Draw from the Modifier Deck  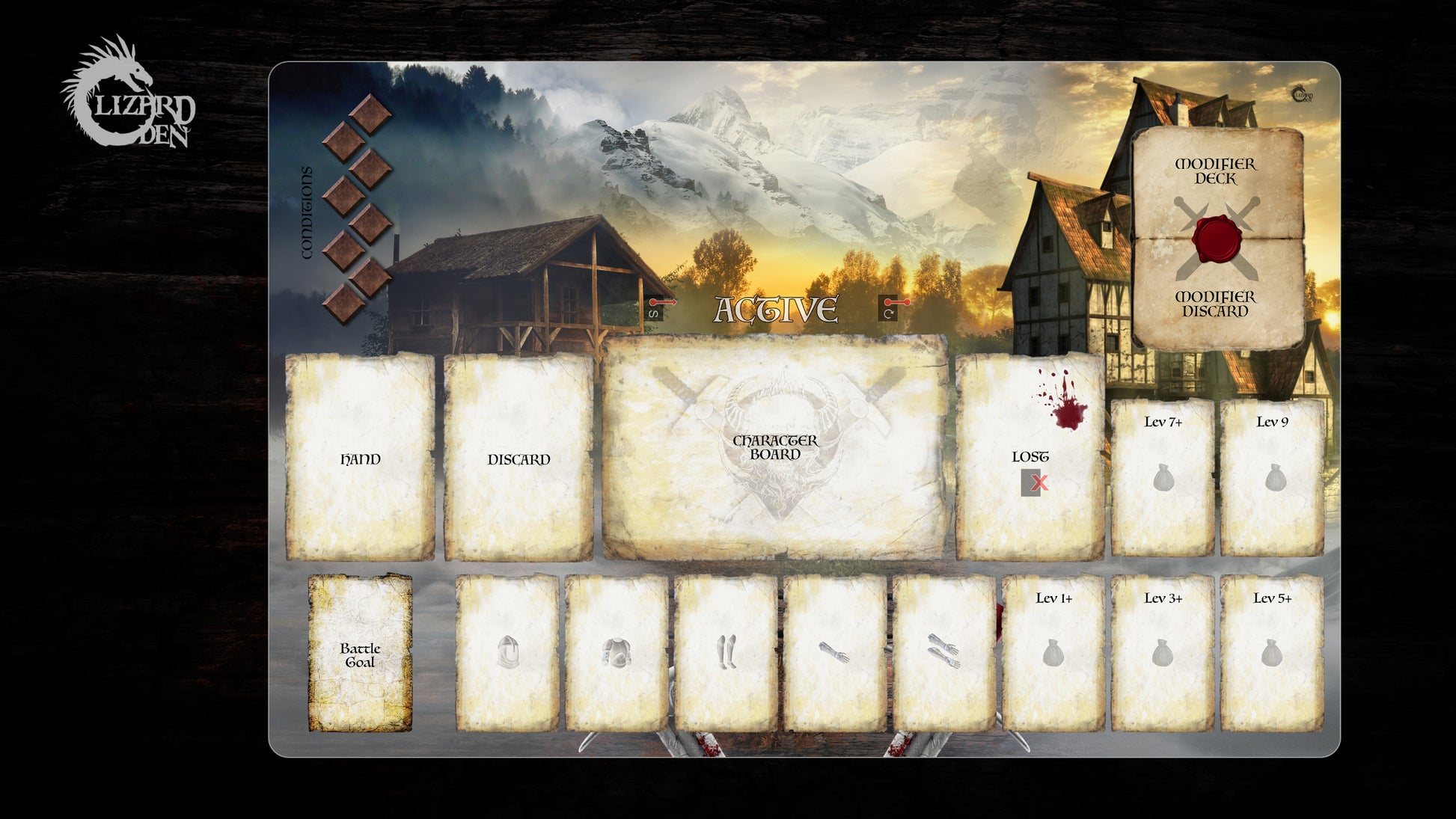1215,180
